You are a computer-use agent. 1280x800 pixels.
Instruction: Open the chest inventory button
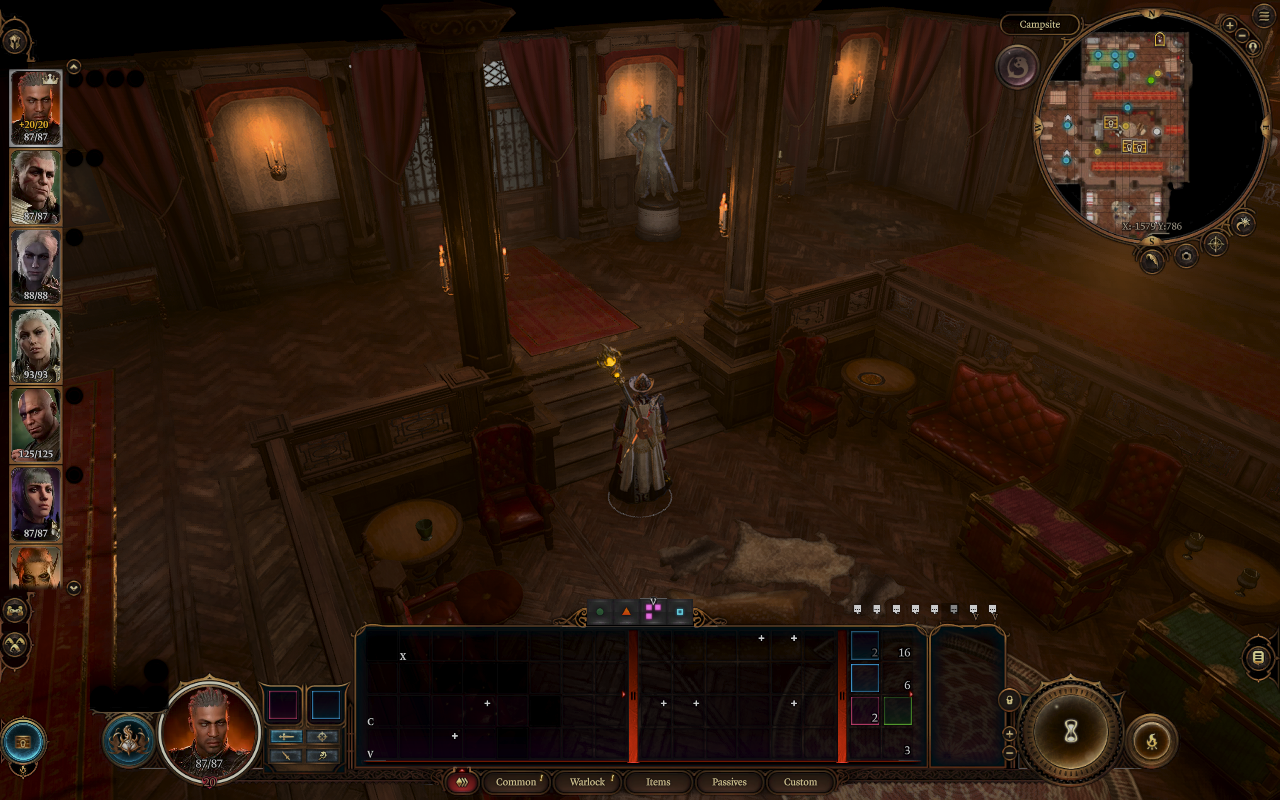pyautogui.click(x=23, y=741)
